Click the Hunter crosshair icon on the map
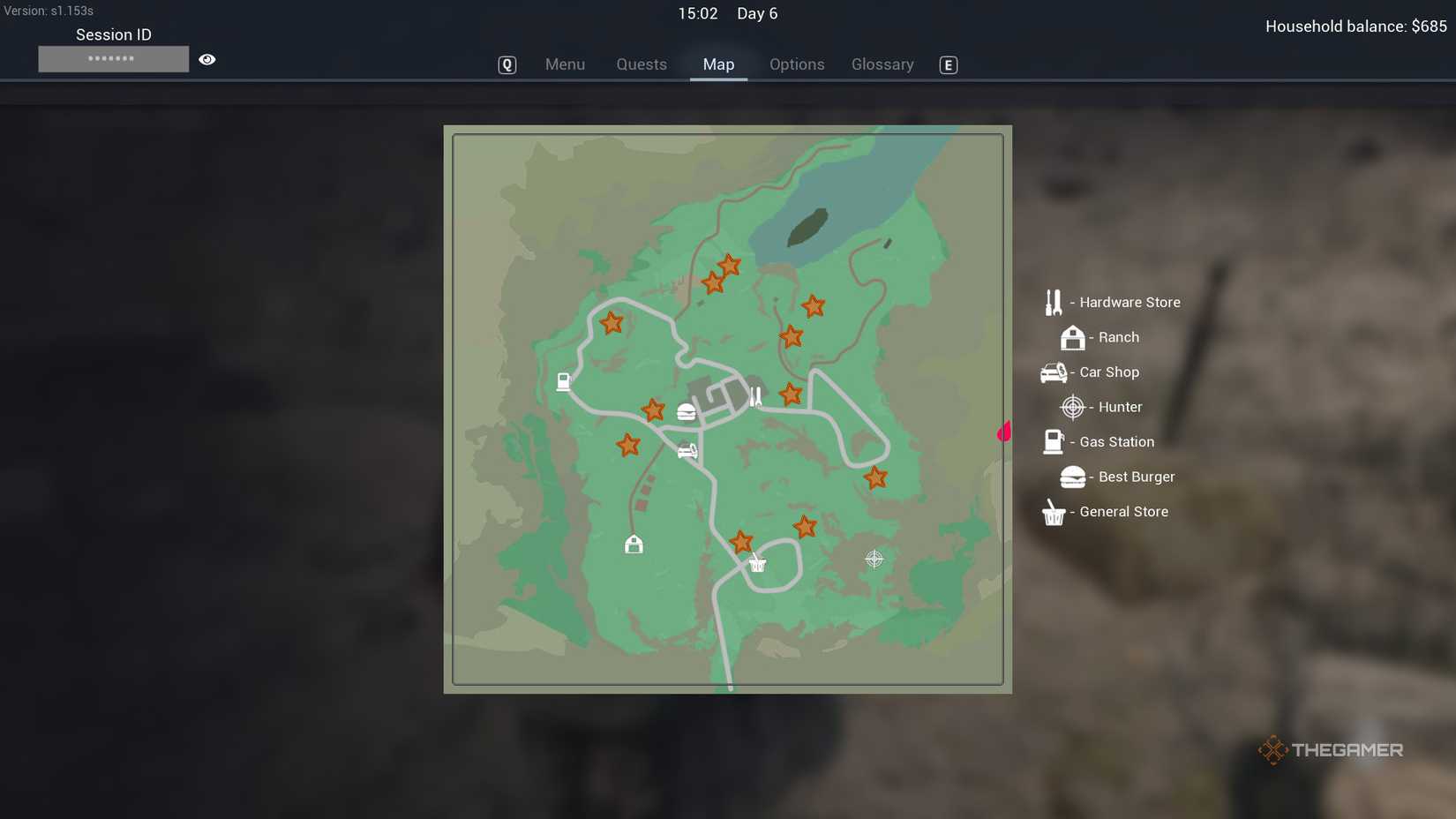The image size is (1456, 819). click(x=873, y=558)
